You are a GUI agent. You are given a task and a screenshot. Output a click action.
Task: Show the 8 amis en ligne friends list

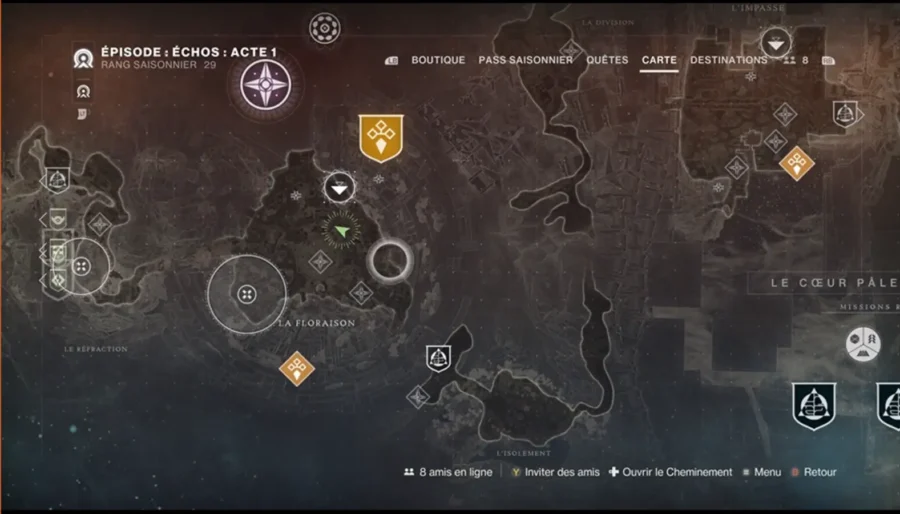click(448, 472)
